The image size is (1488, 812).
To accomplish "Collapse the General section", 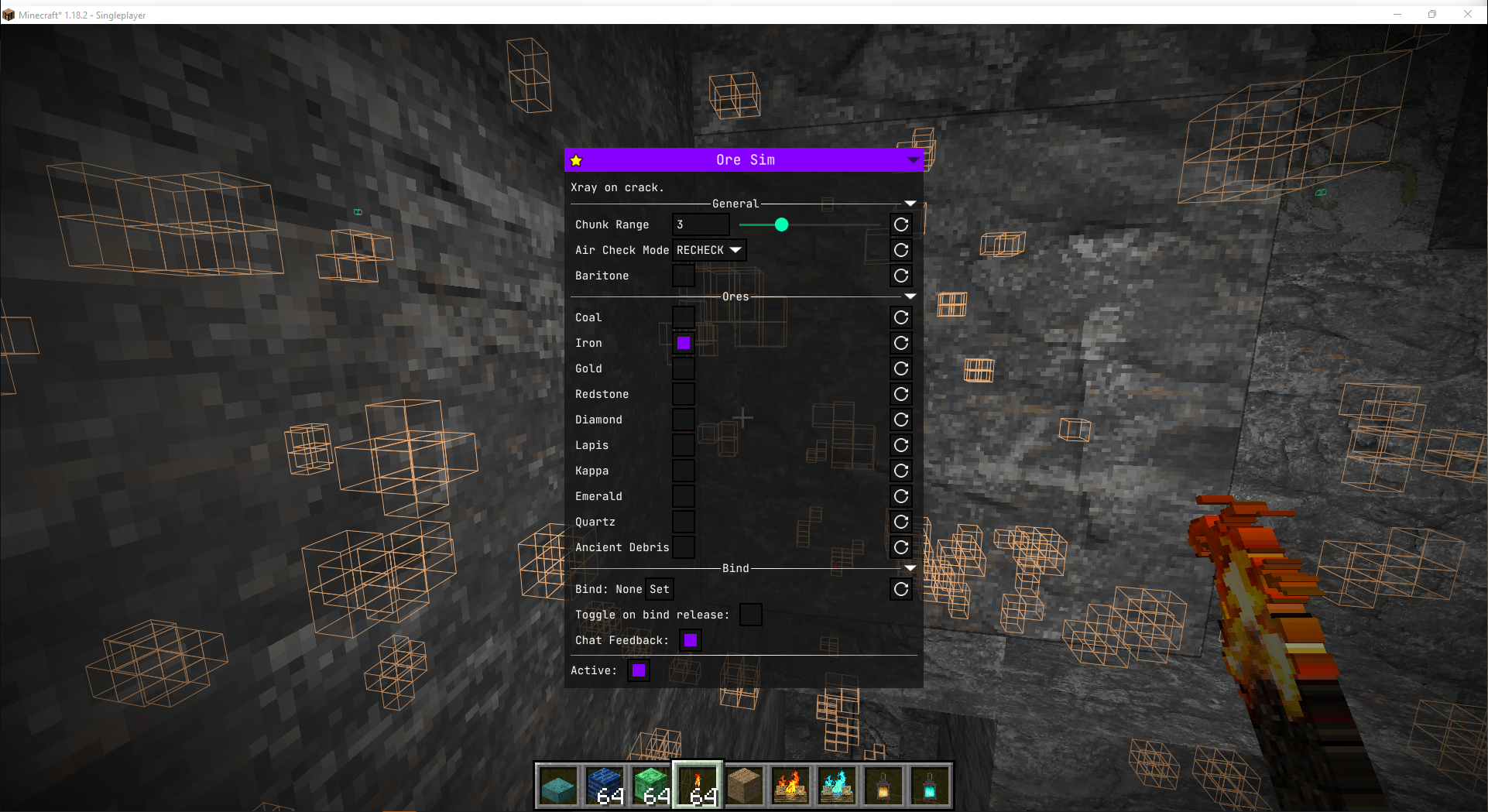I will pos(910,204).
